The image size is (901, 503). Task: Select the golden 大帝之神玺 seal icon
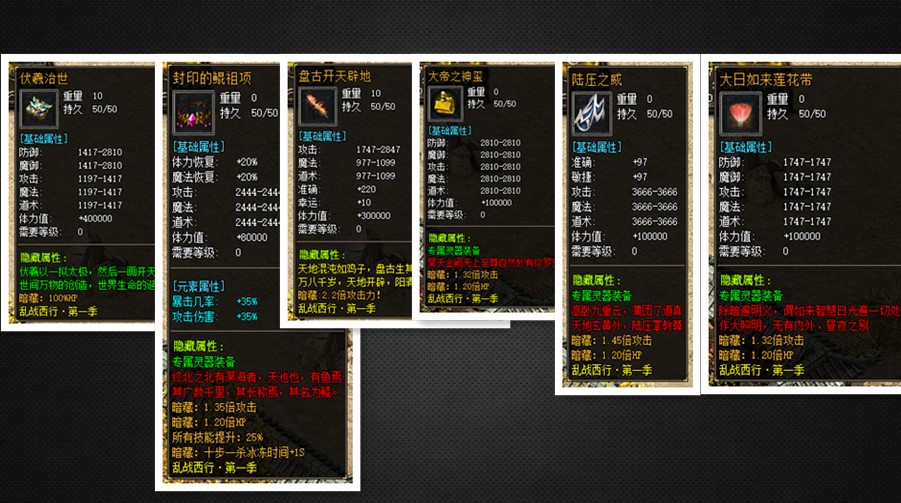[444, 103]
